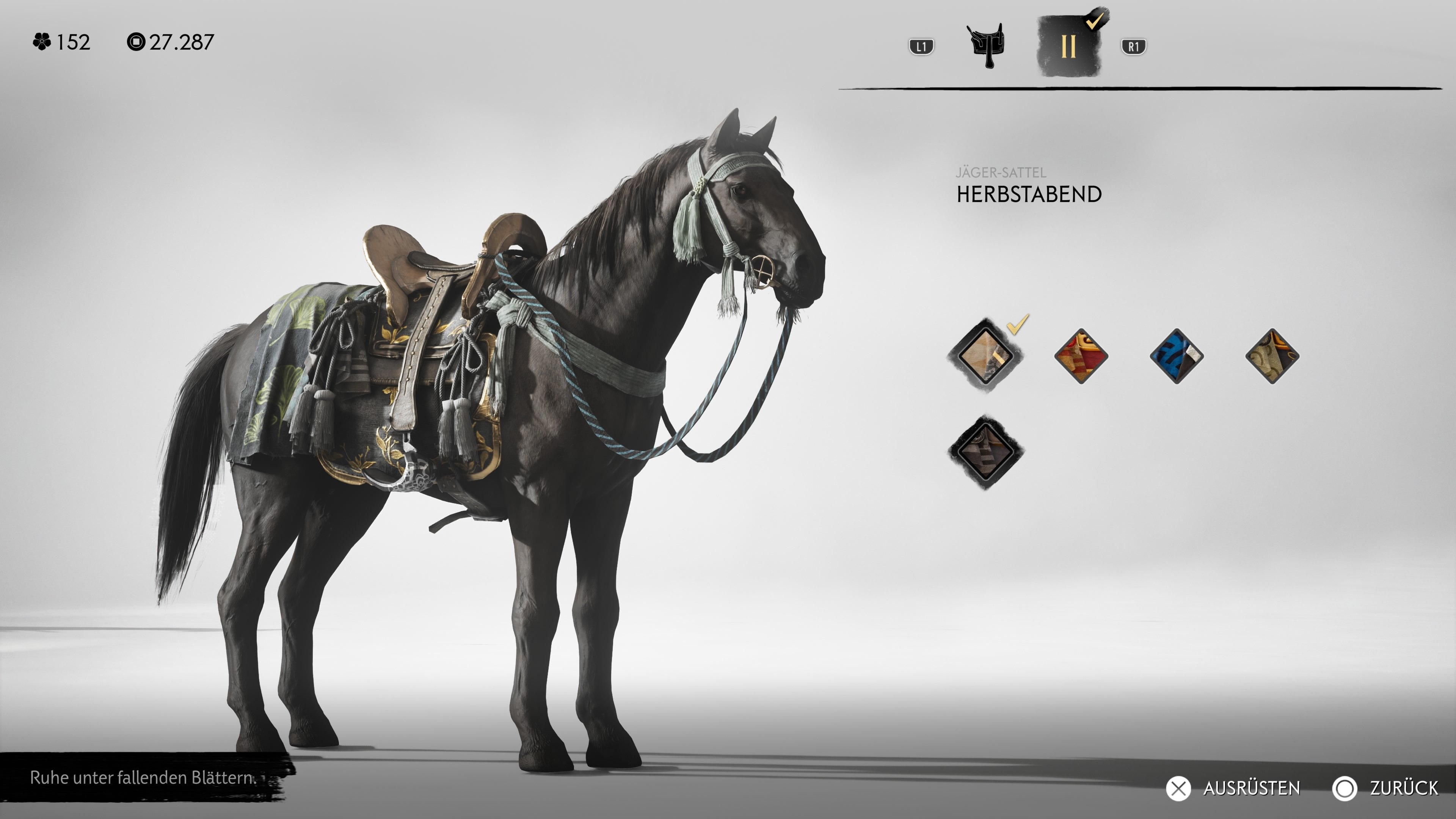
Task: Equip the saddle with Ausrüsten
Action: [x=1234, y=788]
